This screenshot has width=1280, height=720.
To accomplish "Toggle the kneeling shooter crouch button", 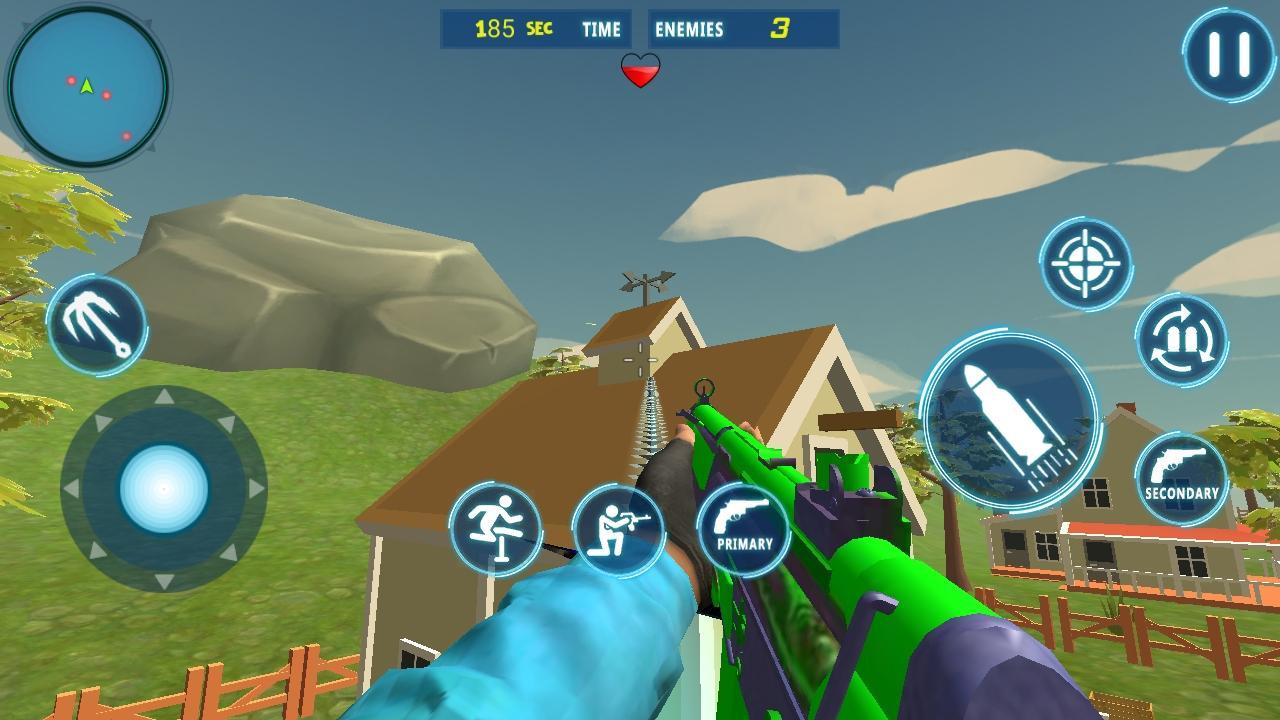I will [618, 531].
